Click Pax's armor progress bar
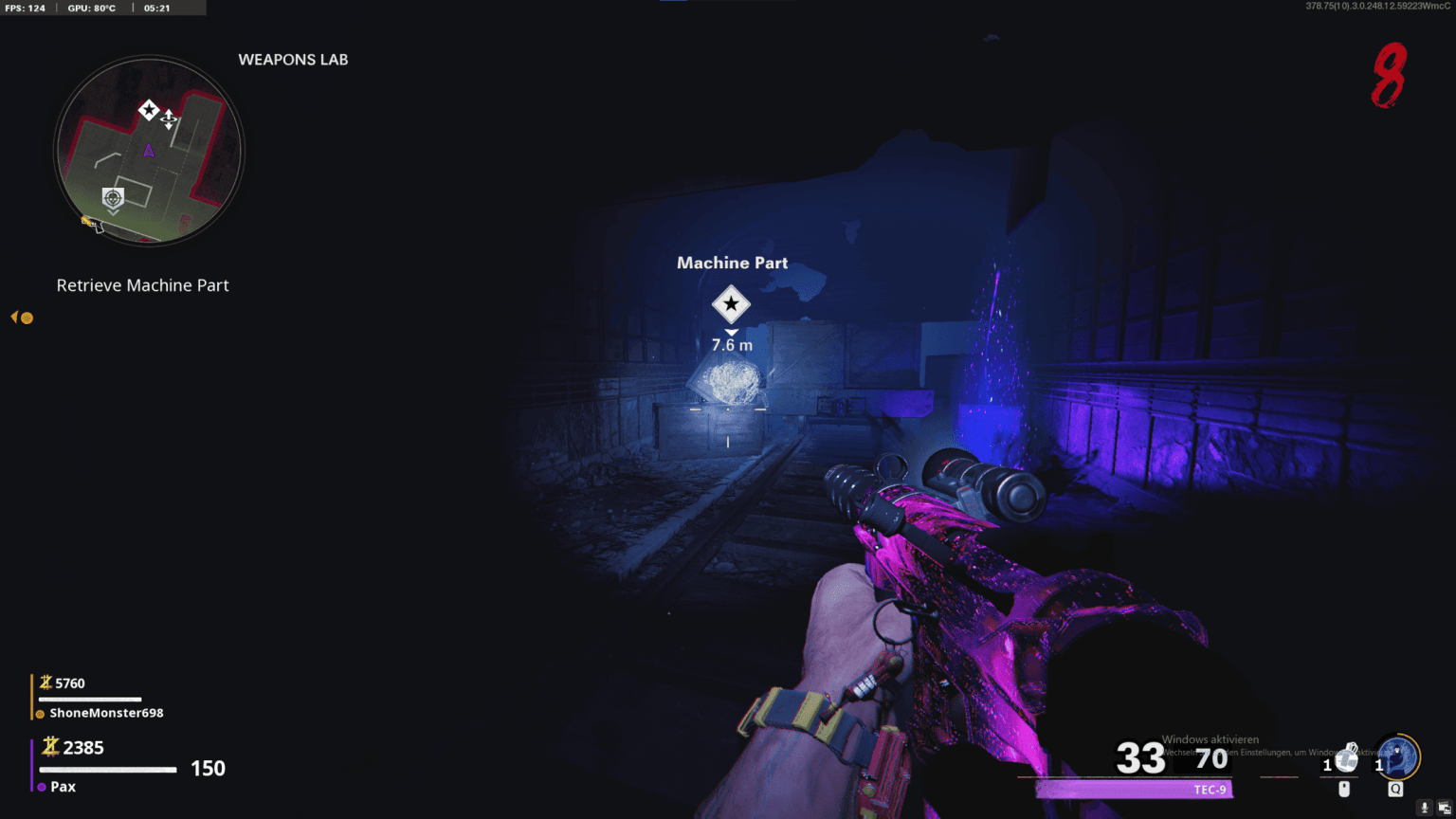1456x819 pixels. [x=106, y=769]
